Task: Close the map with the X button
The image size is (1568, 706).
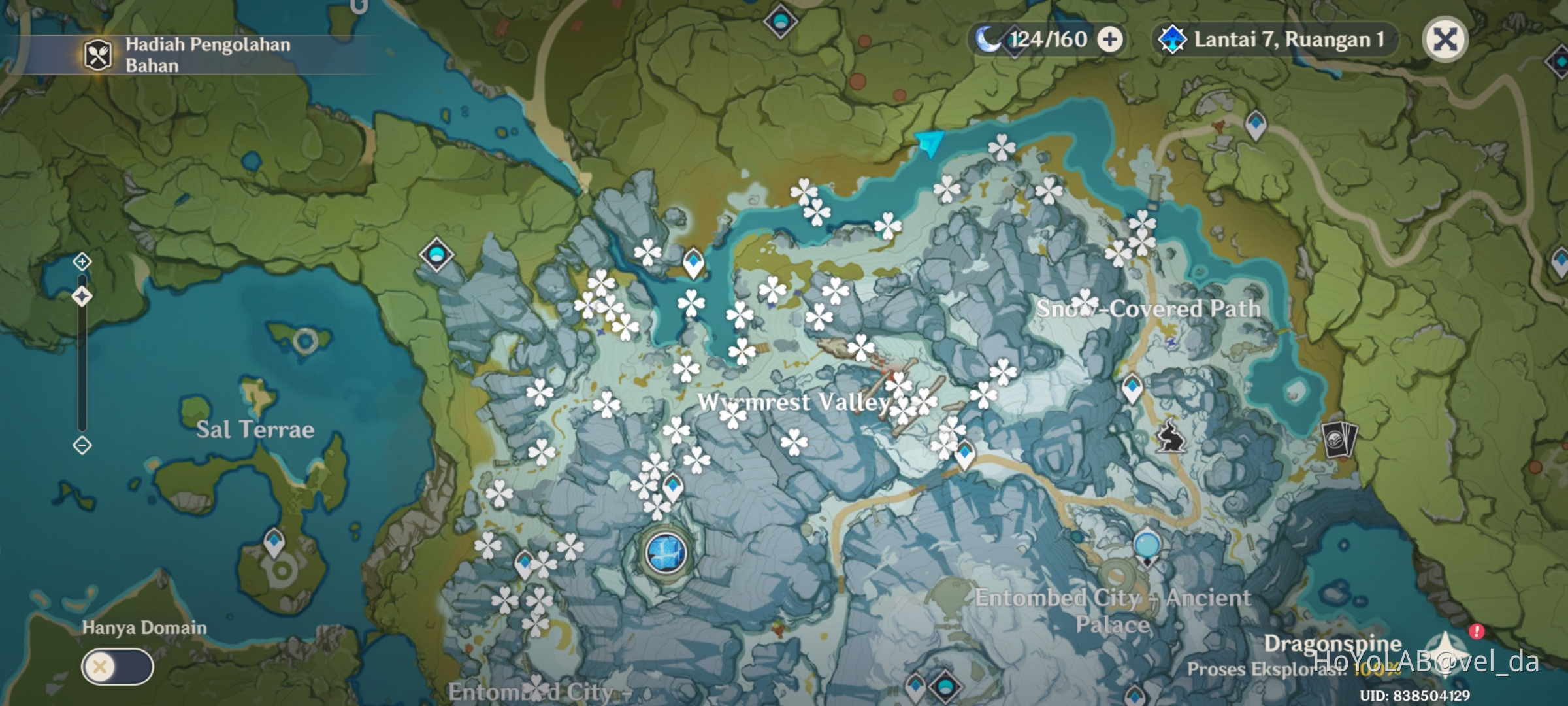Action: 1445,41
